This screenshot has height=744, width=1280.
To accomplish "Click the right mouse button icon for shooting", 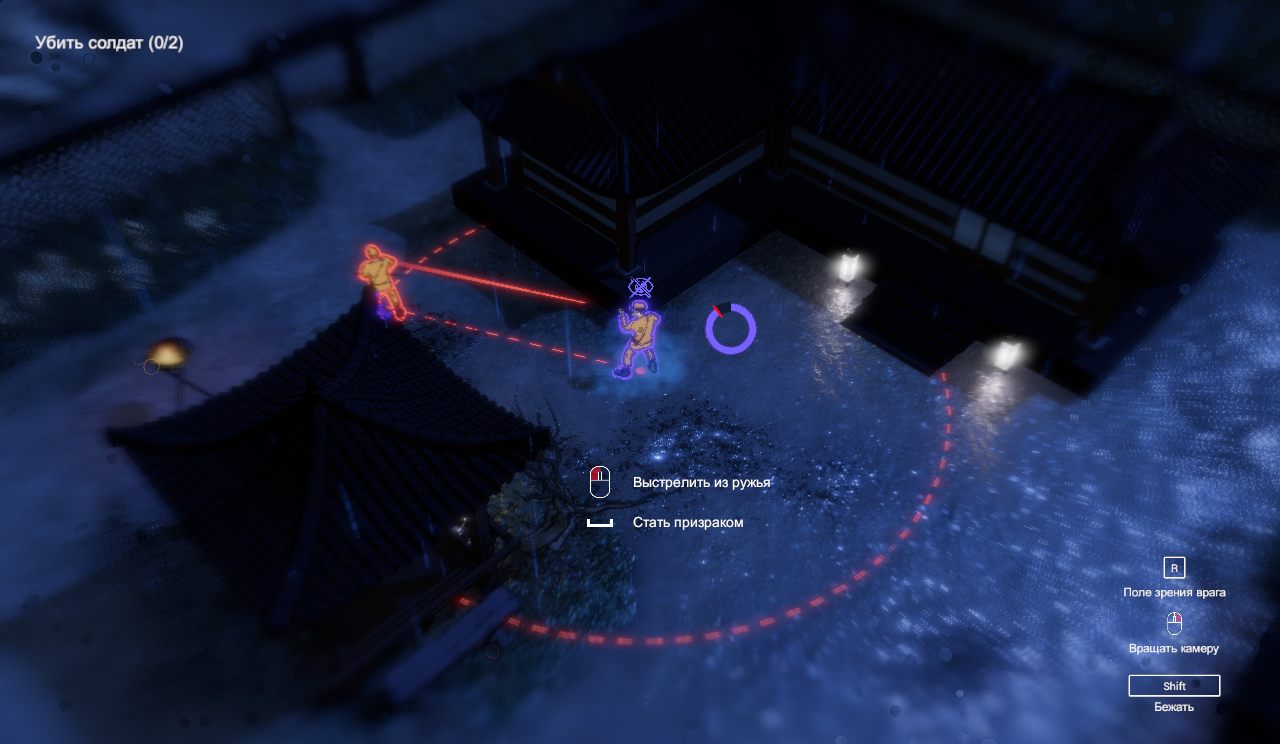I will pos(601,481).
